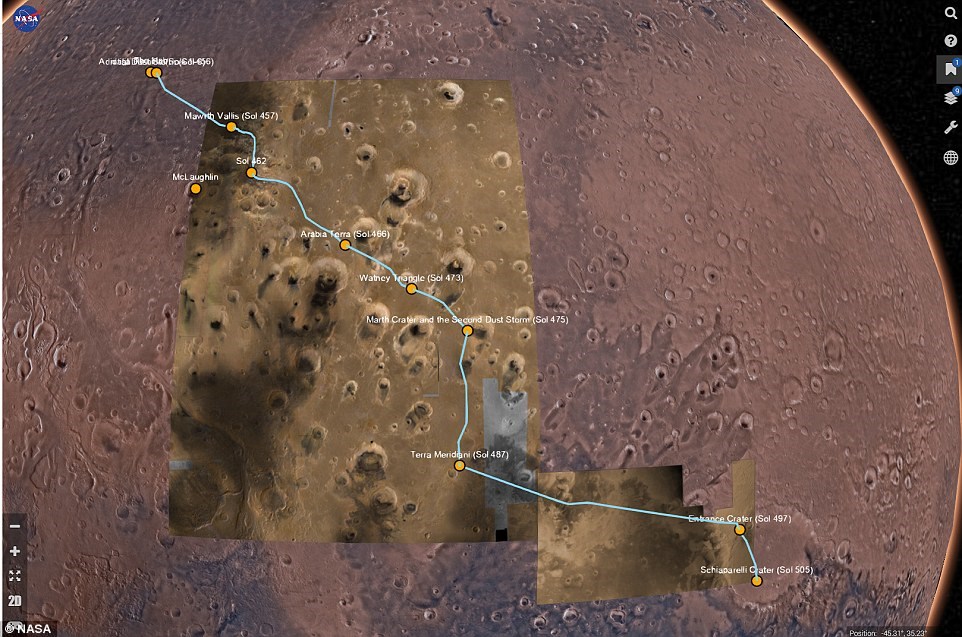The image size is (962, 637).
Task: Select the Marth Crater Sol 475 marker
Action: pyautogui.click(x=467, y=330)
